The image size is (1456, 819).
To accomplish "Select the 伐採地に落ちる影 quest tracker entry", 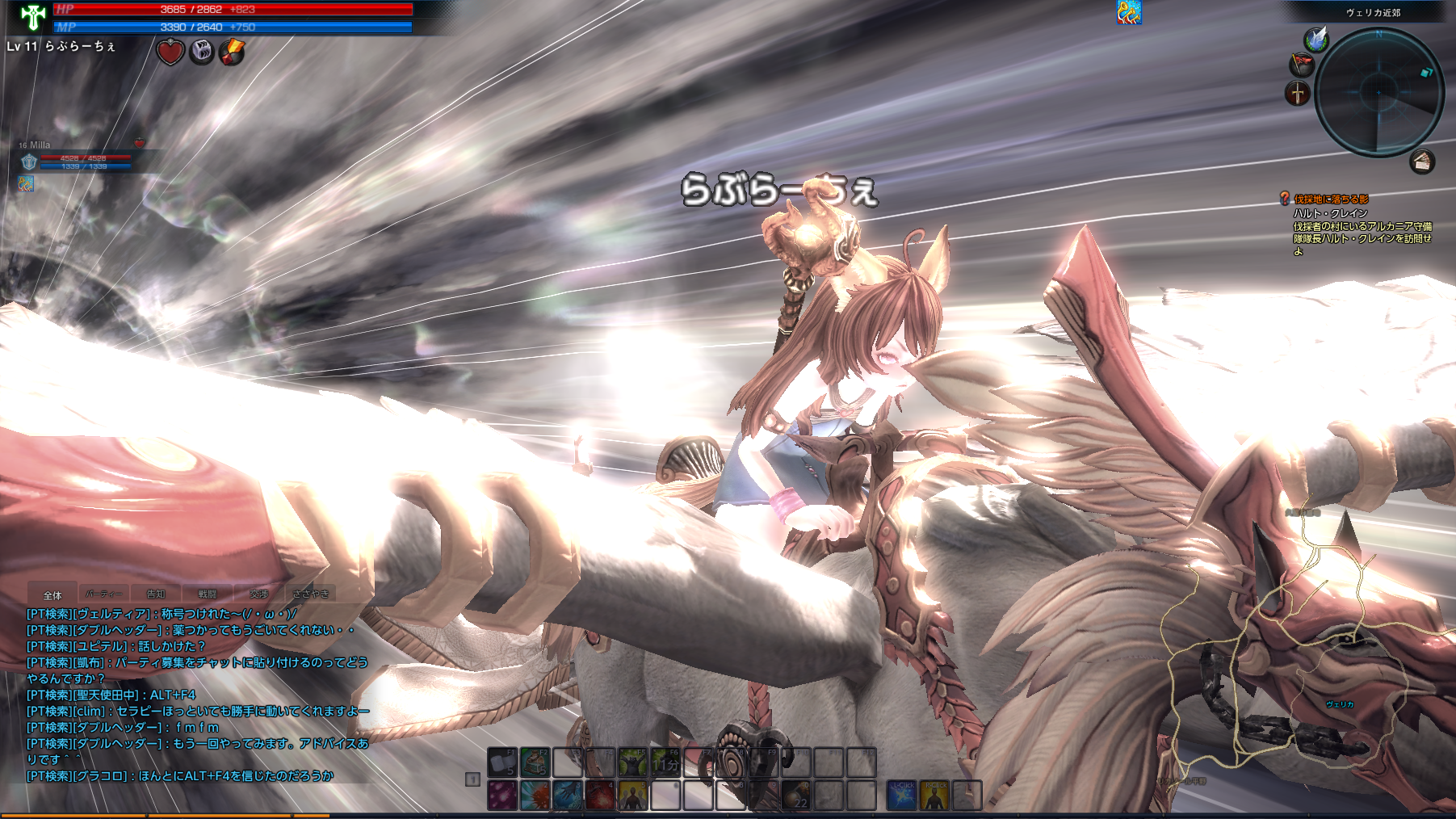I will point(1331,199).
